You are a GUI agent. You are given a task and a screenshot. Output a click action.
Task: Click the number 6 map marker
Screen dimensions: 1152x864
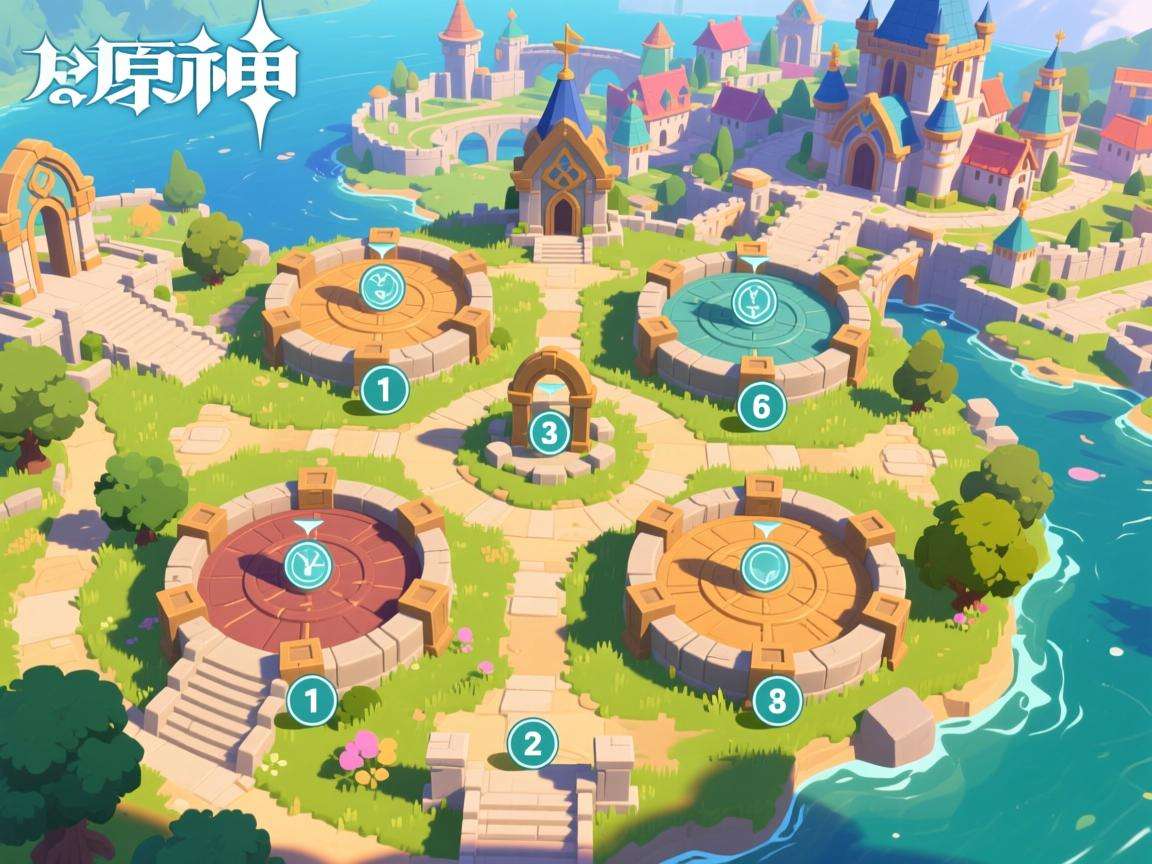pyautogui.click(x=760, y=406)
